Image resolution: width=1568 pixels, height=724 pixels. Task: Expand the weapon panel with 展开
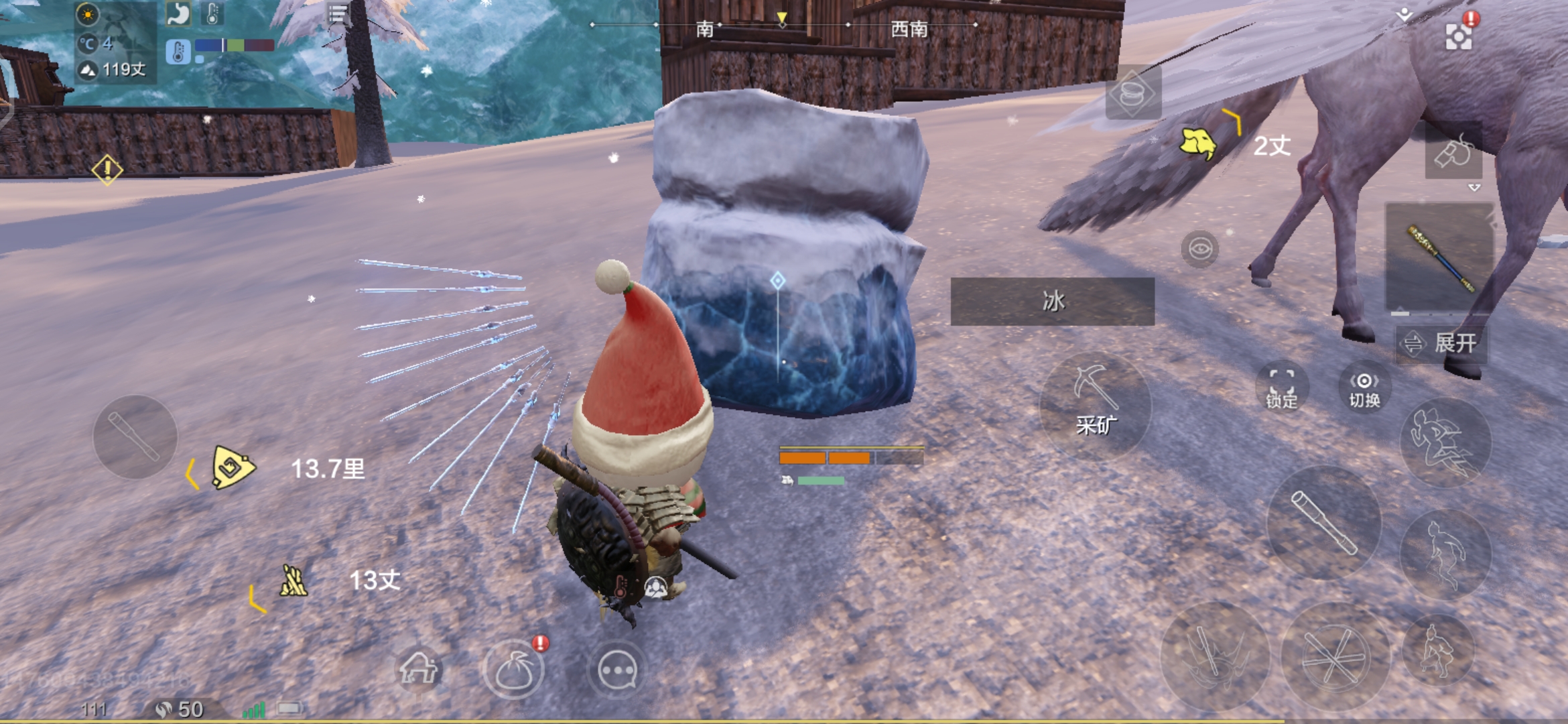coord(1442,344)
